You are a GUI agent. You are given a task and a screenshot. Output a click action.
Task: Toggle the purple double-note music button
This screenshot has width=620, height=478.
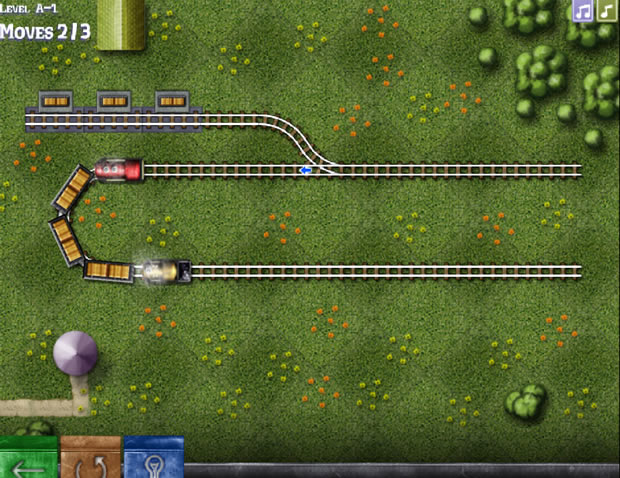[582, 11]
